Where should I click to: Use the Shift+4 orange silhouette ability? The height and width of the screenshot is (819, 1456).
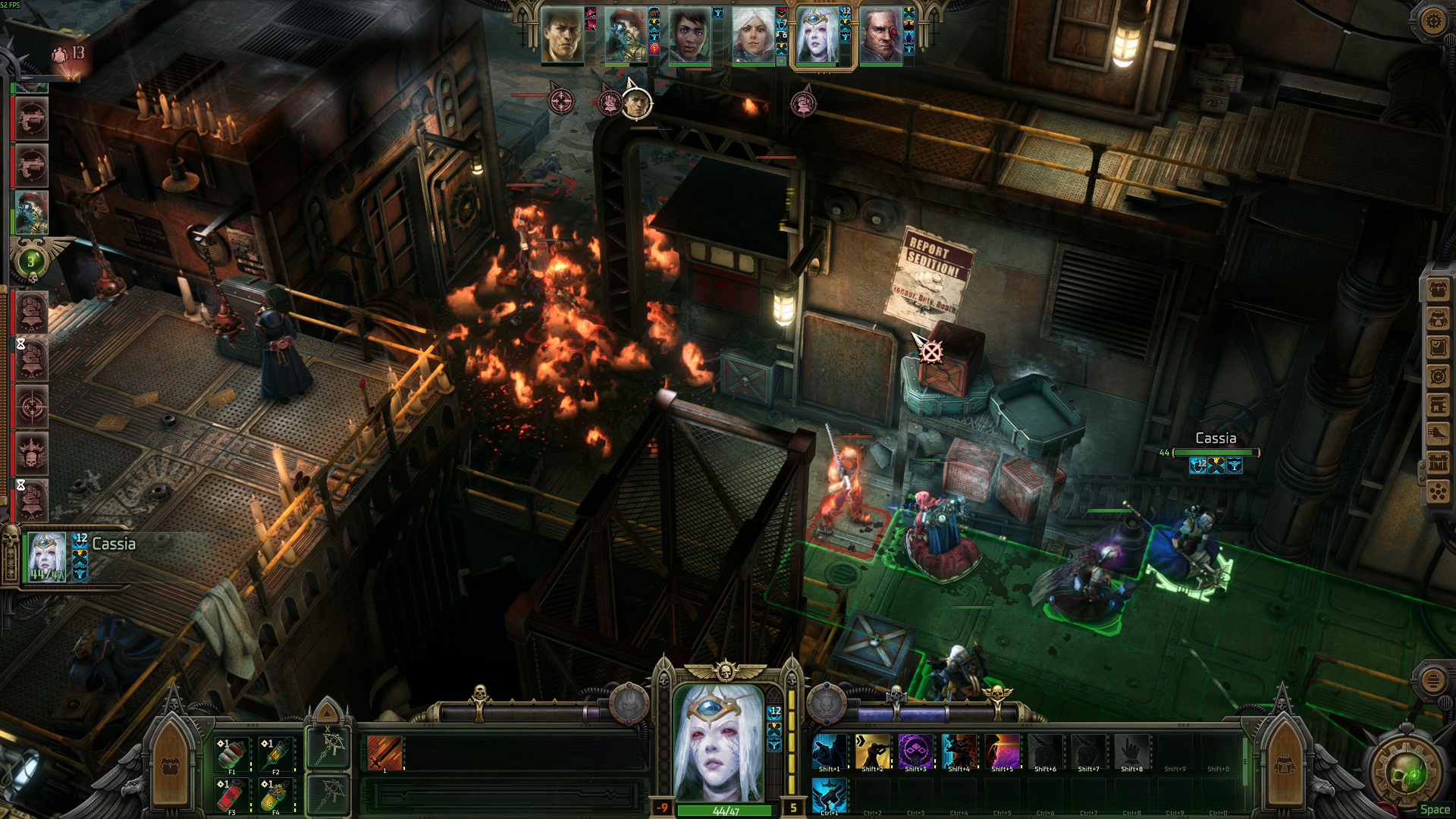click(x=959, y=752)
